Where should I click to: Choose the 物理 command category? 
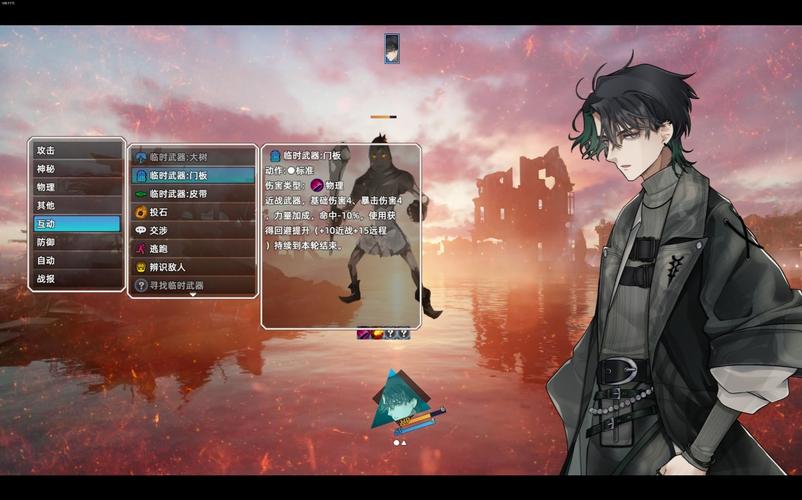(x=76, y=187)
